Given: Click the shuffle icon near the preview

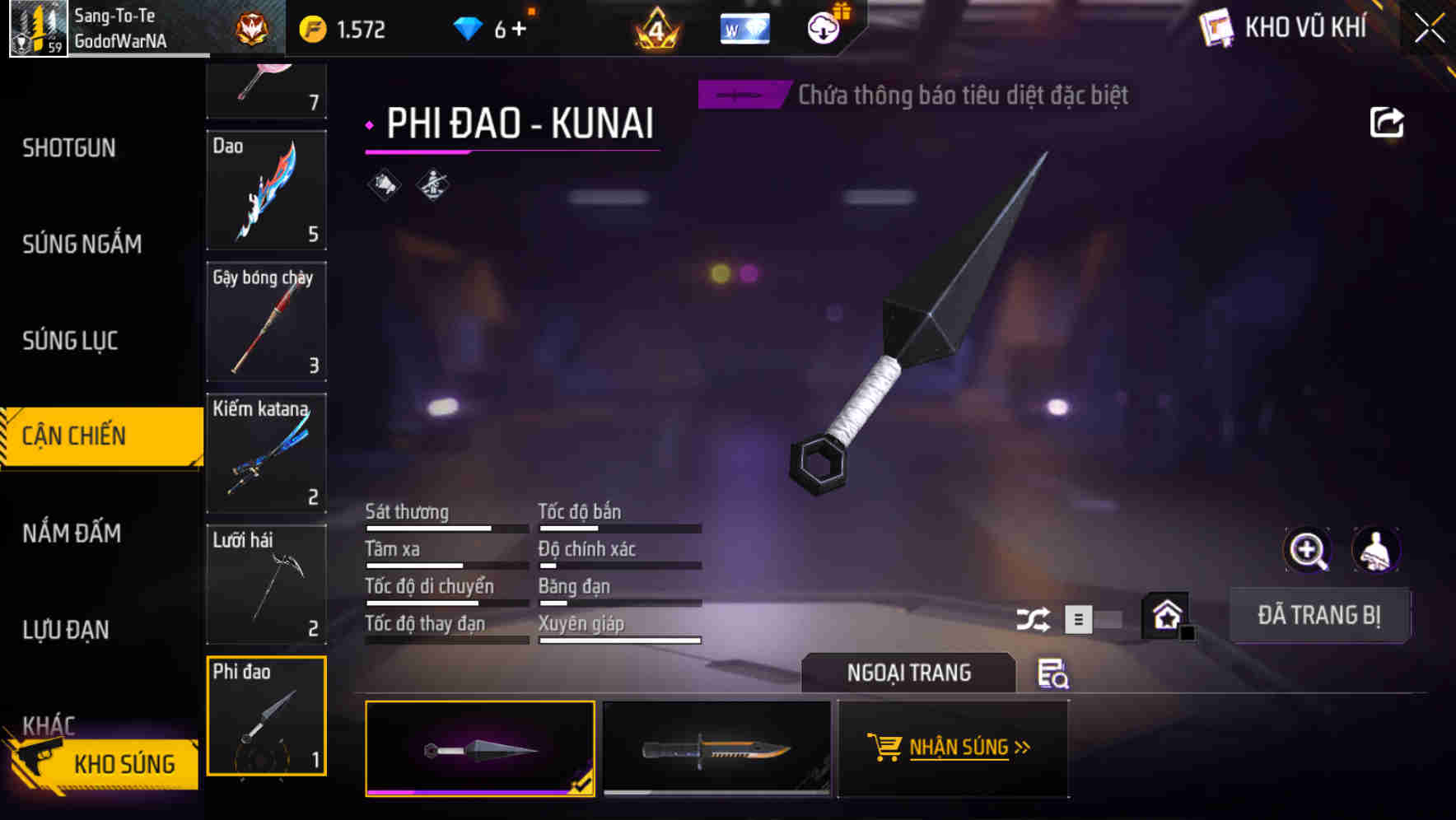Looking at the screenshot, I should [x=1033, y=618].
